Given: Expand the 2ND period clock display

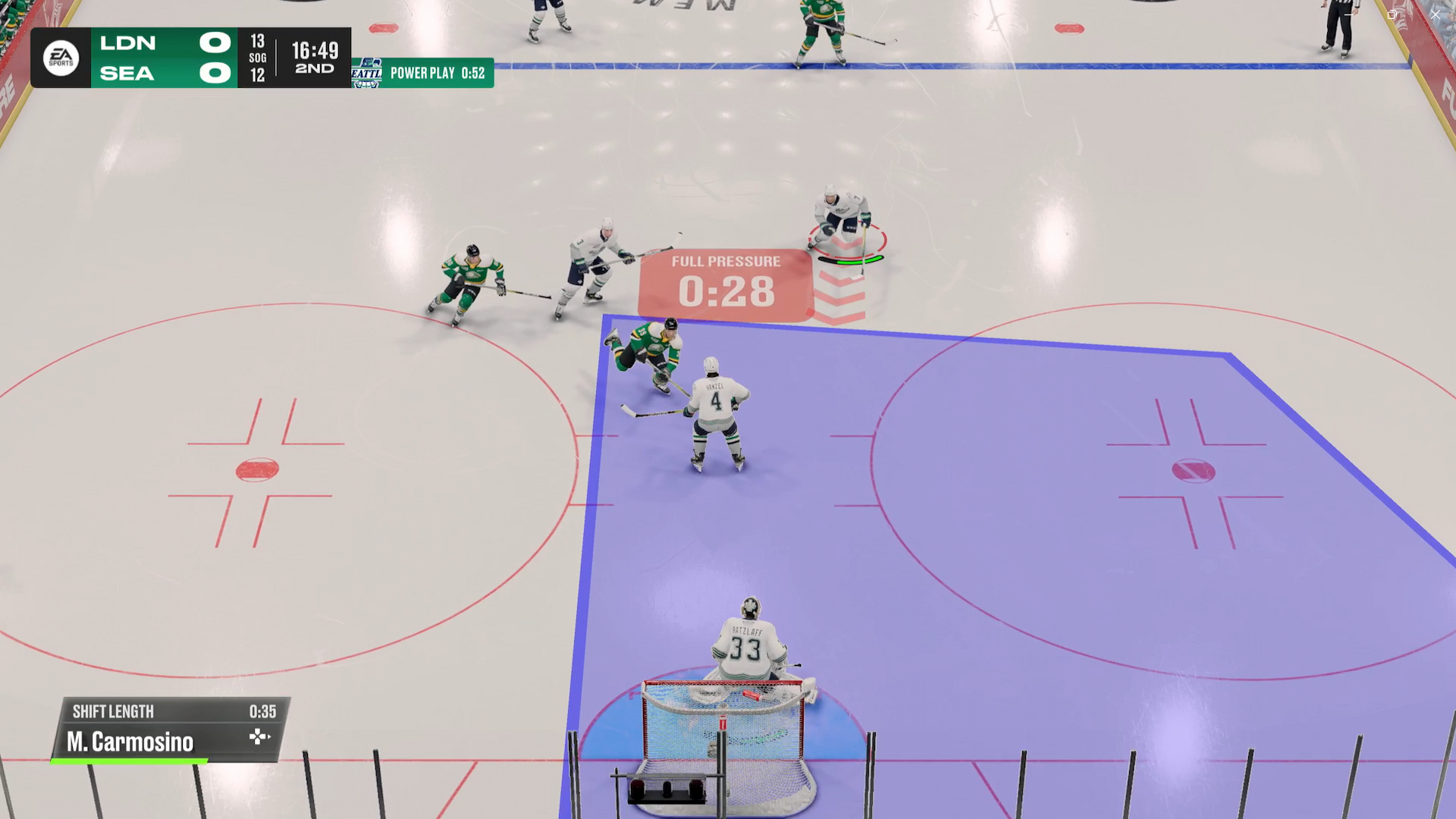Looking at the screenshot, I should point(313,57).
